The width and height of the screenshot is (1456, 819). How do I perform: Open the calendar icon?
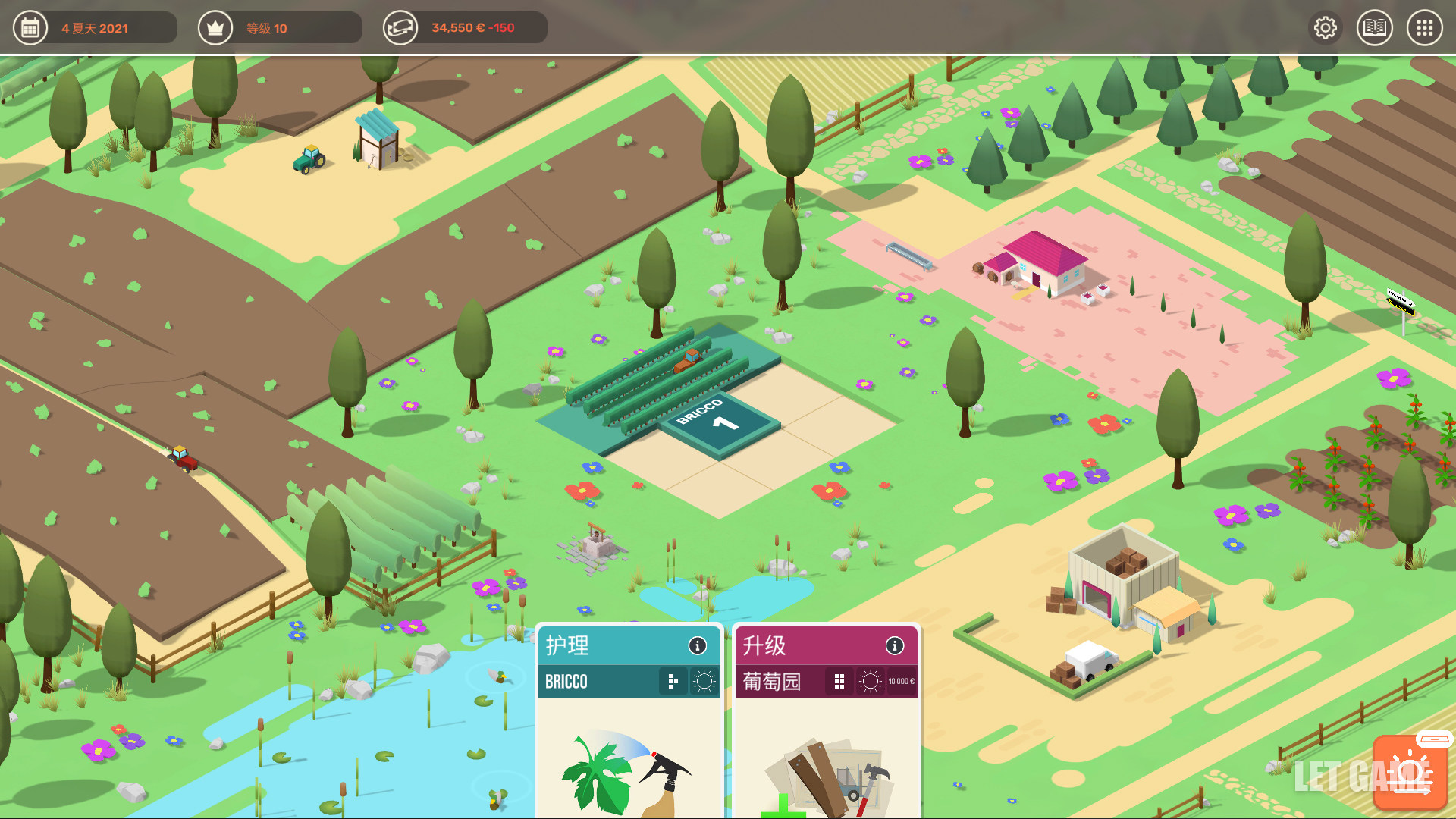coord(30,28)
